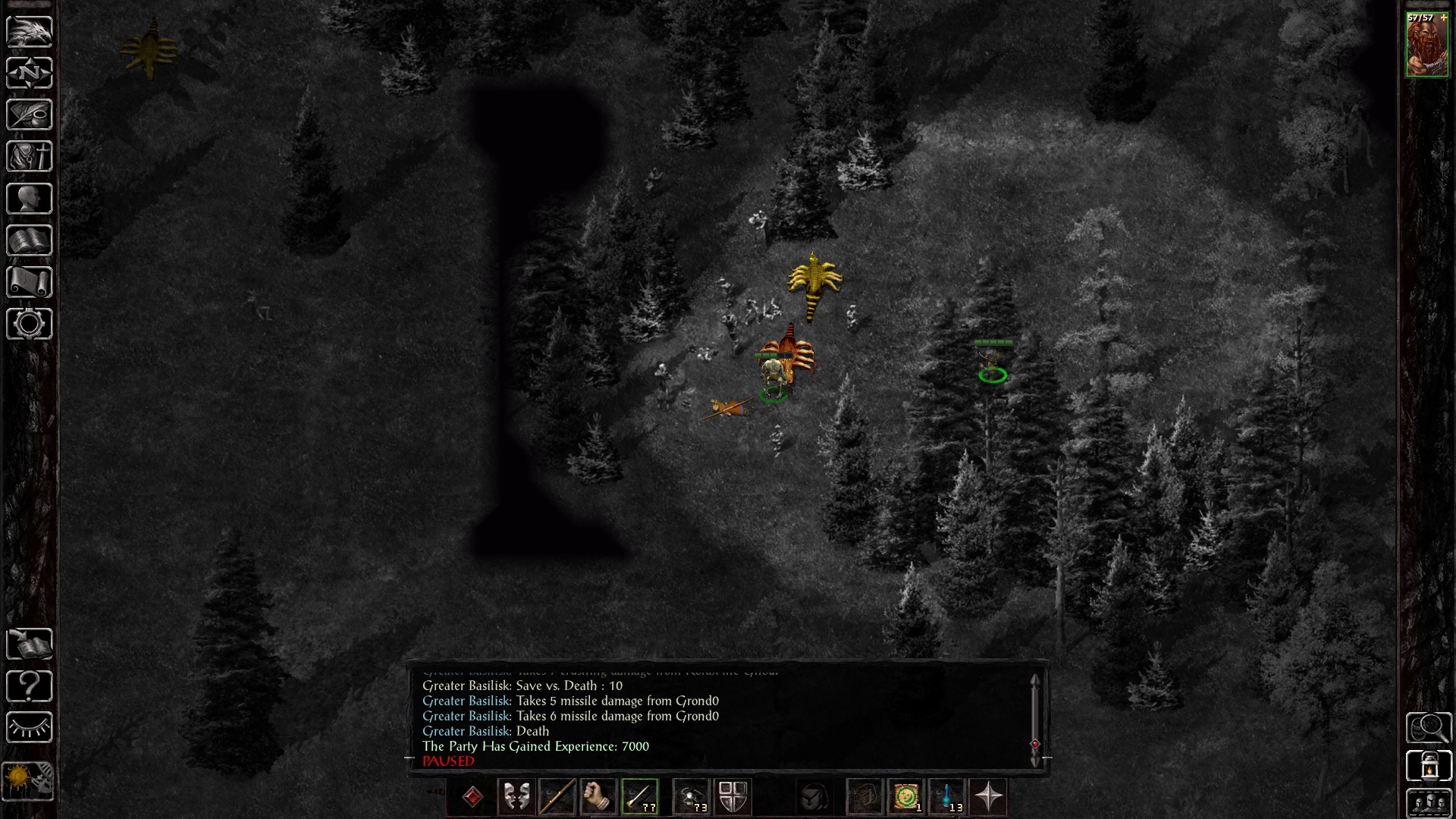This screenshot has height=819, width=1456.
Task: Open the question mark help button
Action: [x=30, y=686]
